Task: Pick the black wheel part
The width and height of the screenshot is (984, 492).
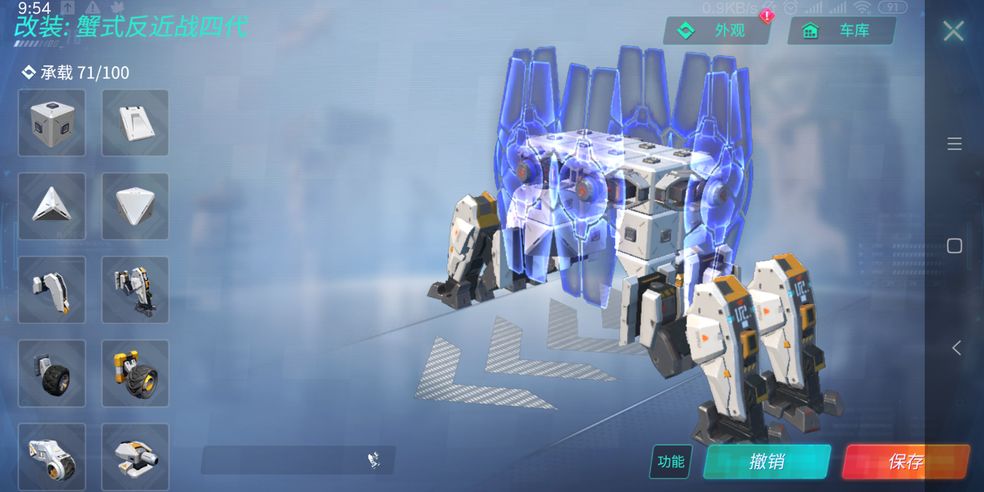Action: 51,372
